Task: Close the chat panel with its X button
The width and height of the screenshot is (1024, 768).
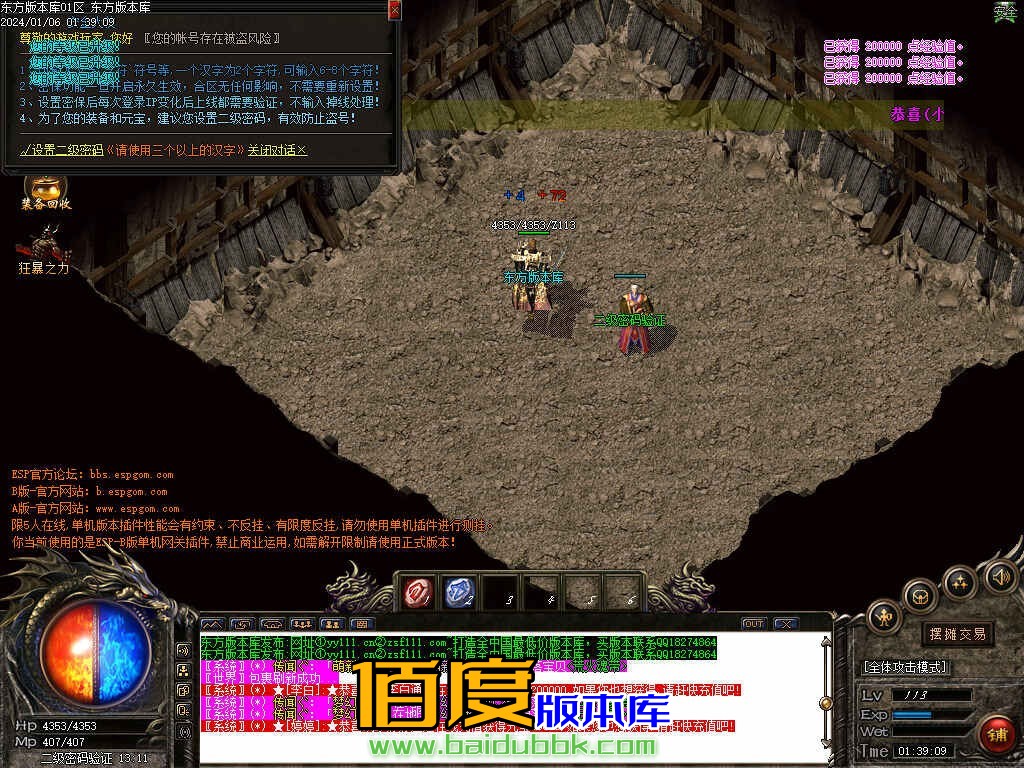Action: 785,623
